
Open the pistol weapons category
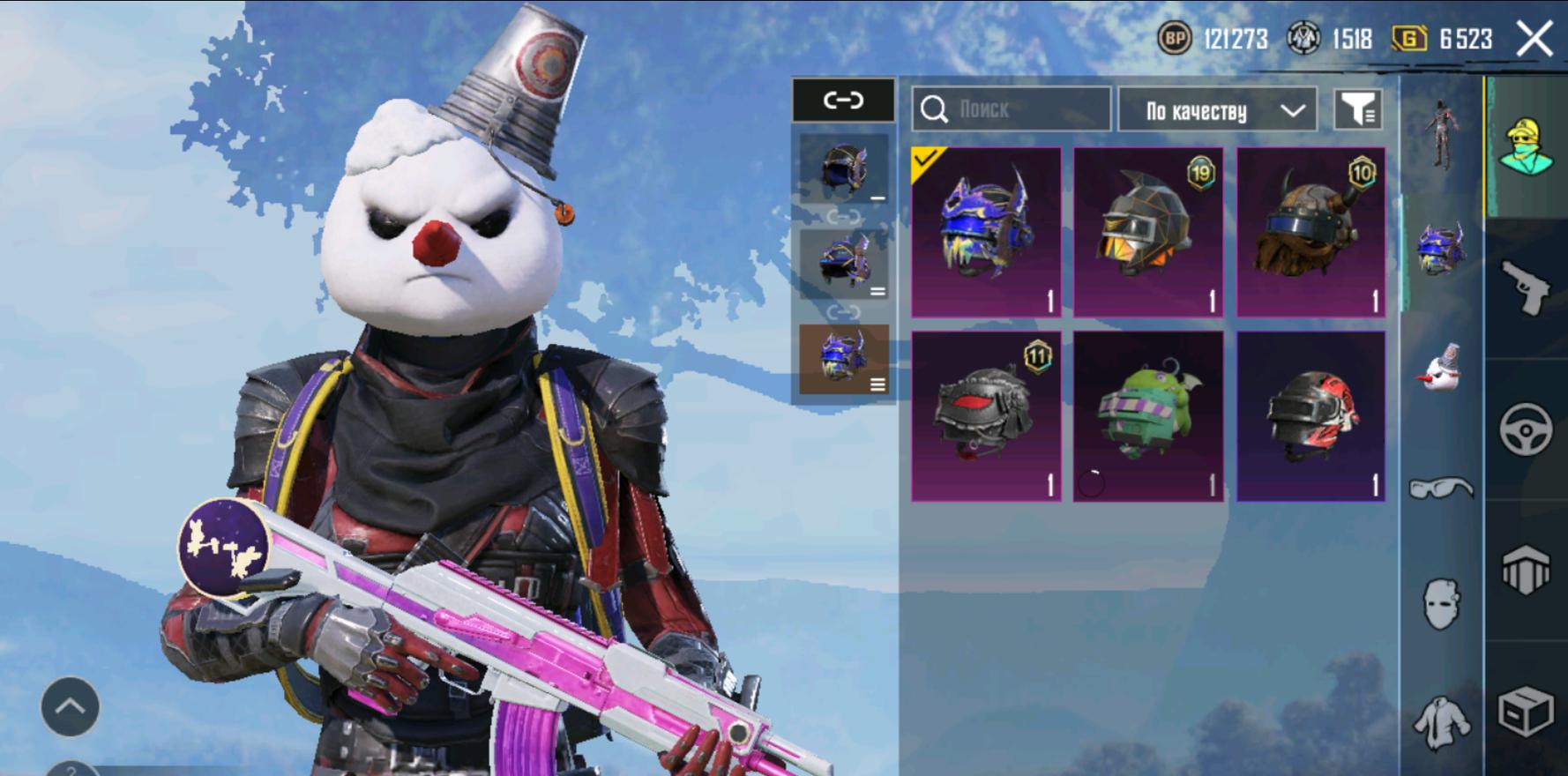1527,287
